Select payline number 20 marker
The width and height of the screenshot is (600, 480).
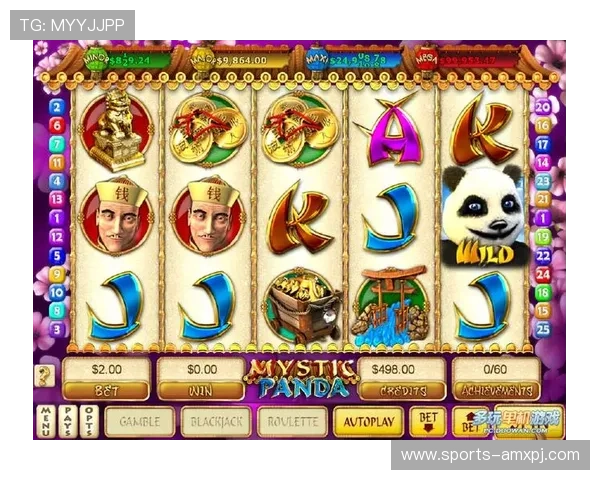(x=543, y=108)
